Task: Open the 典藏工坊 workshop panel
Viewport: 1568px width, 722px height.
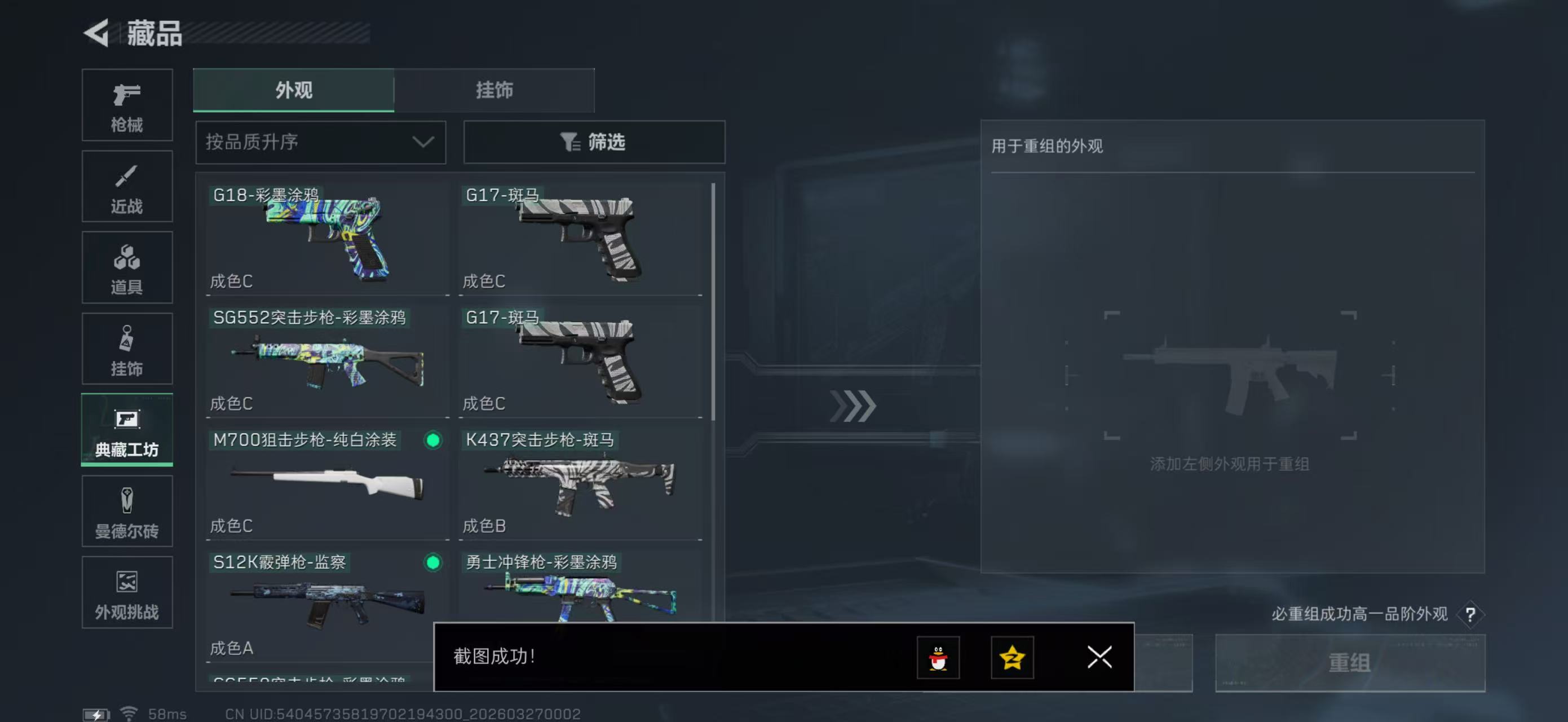Action: coord(127,430)
